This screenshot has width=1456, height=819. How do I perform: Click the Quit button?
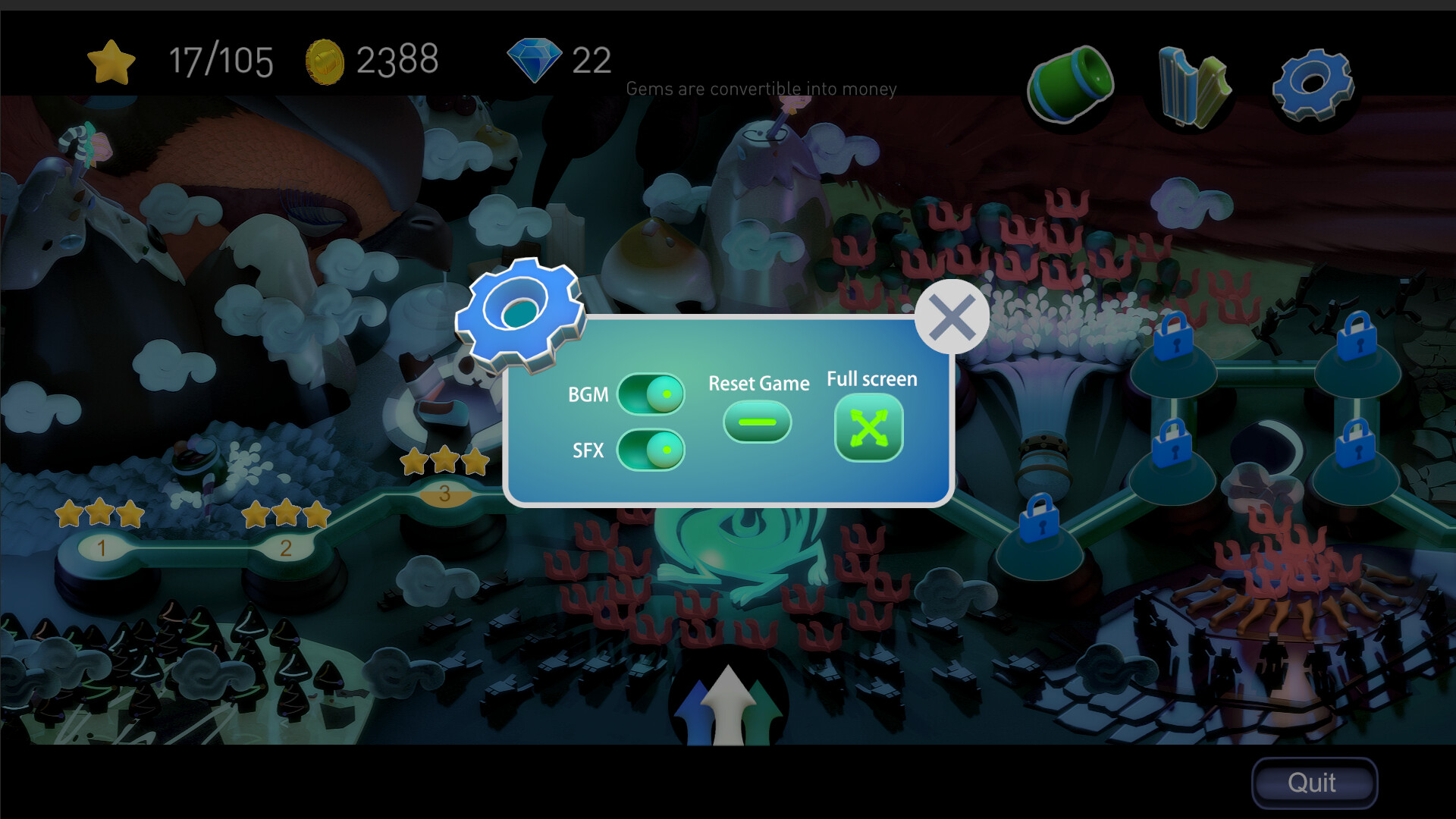coord(1313,782)
